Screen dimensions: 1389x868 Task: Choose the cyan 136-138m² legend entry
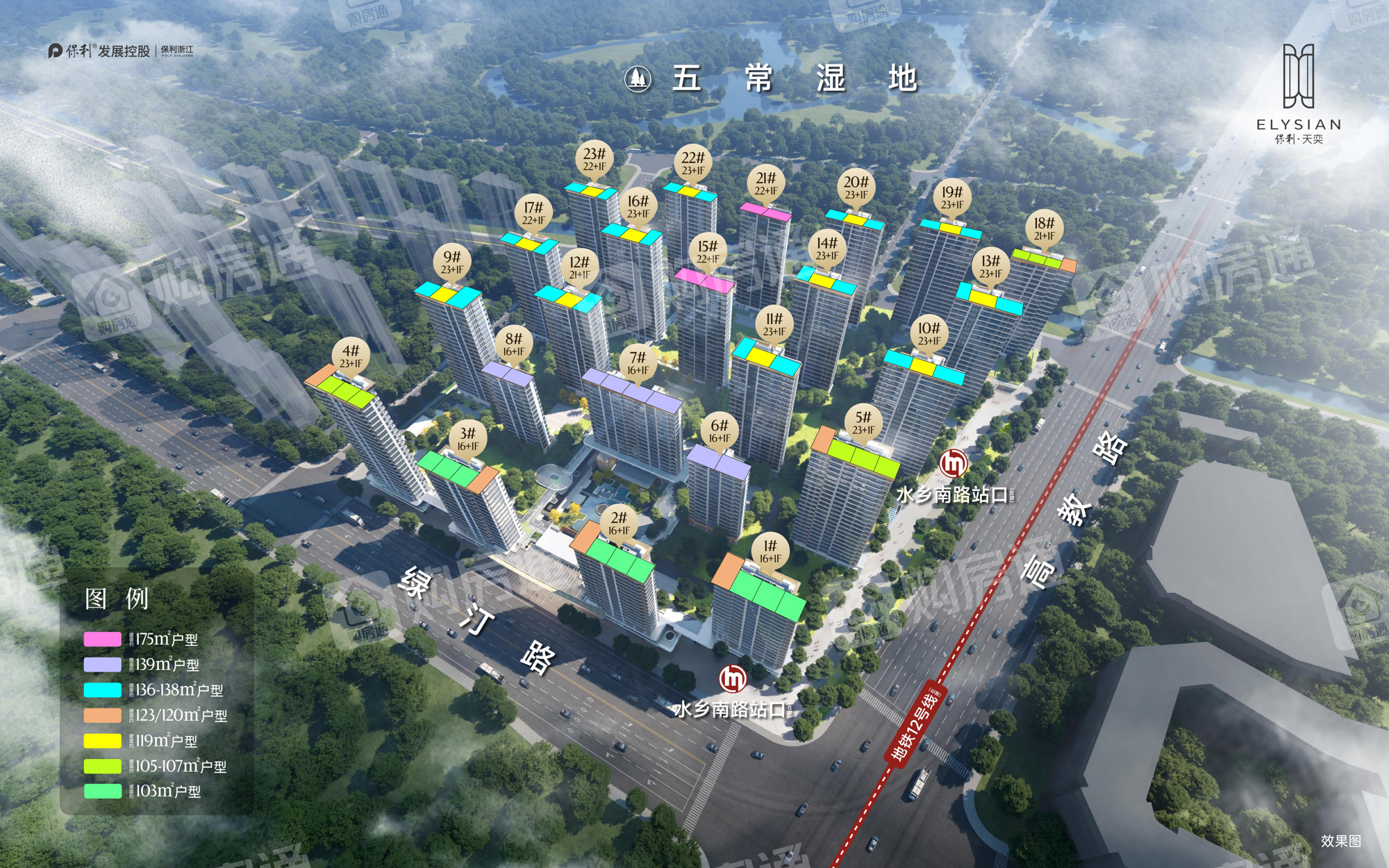153,690
